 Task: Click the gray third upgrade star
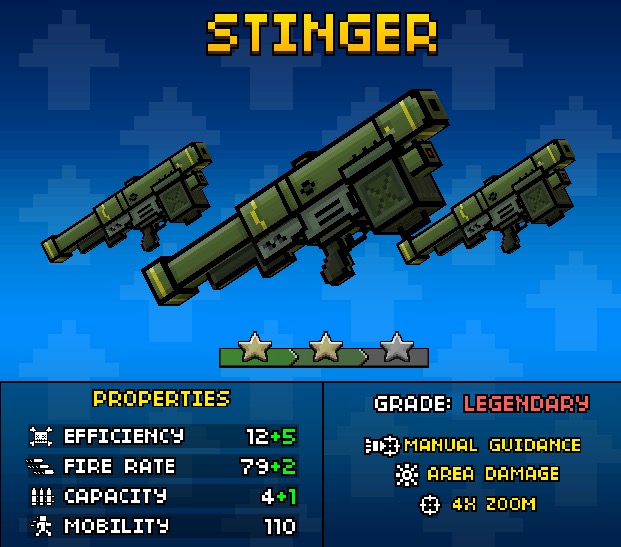[397, 348]
